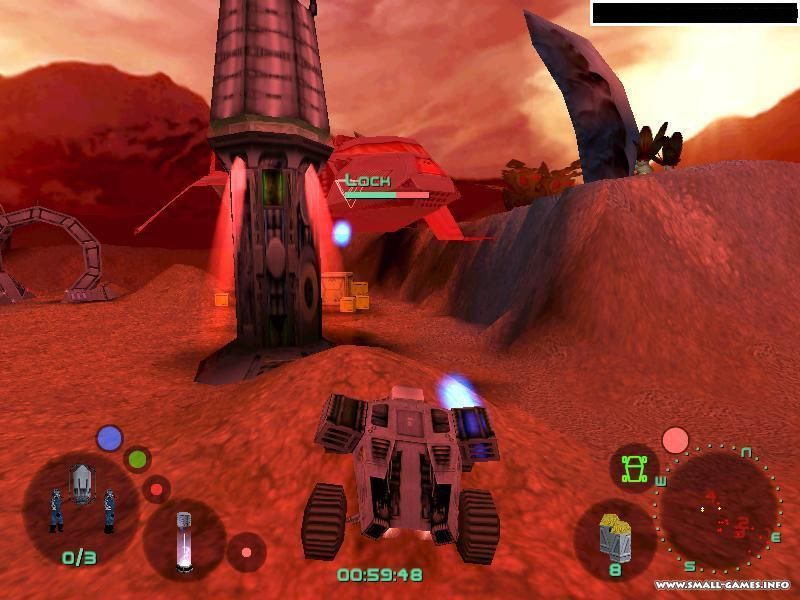Select the ore crate icon with count 8
Image resolution: width=800 pixels, height=600 pixels.
click(x=615, y=542)
